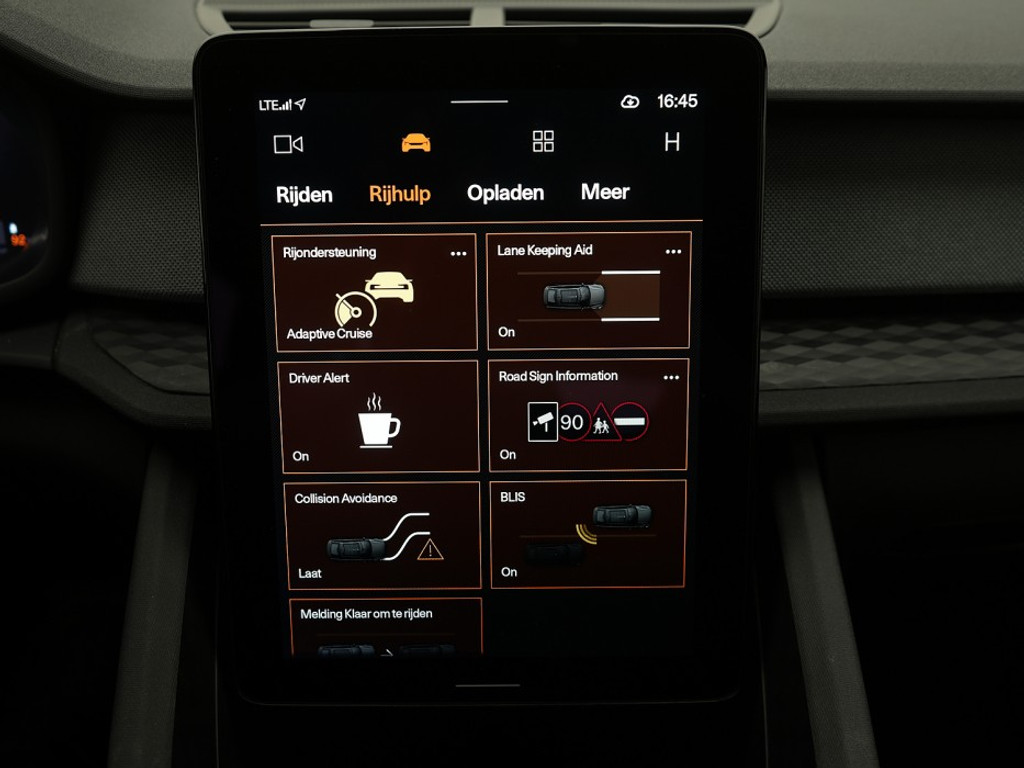The height and width of the screenshot is (768, 1024).
Task: Toggle the BLIS tile
Action: (x=587, y=534)
